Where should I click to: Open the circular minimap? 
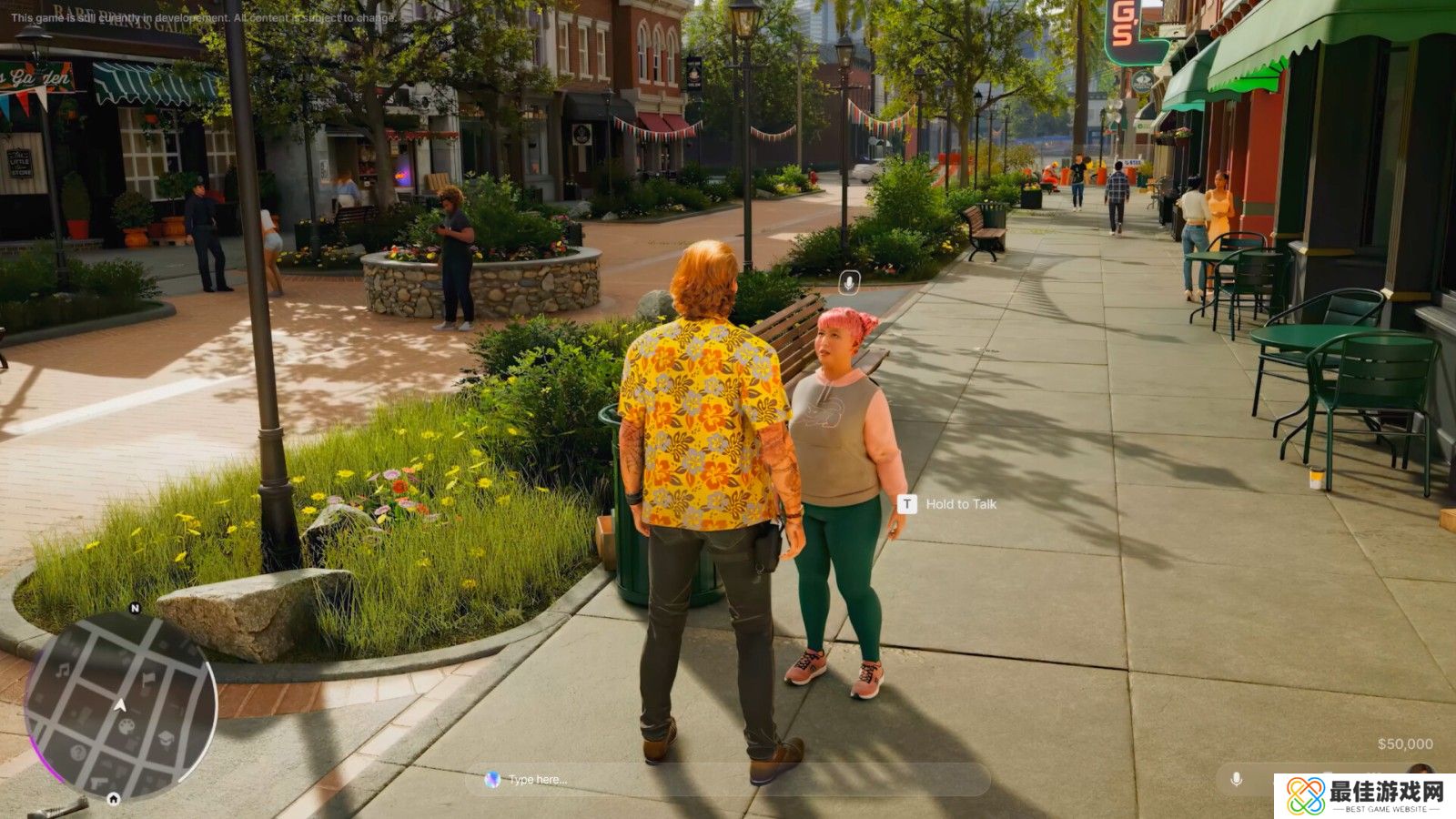coord(121,705)
